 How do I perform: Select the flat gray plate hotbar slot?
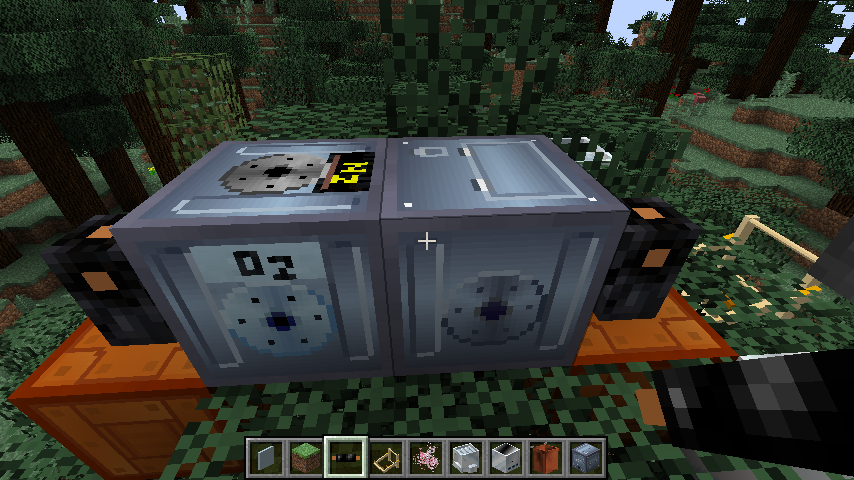point(266,458)
